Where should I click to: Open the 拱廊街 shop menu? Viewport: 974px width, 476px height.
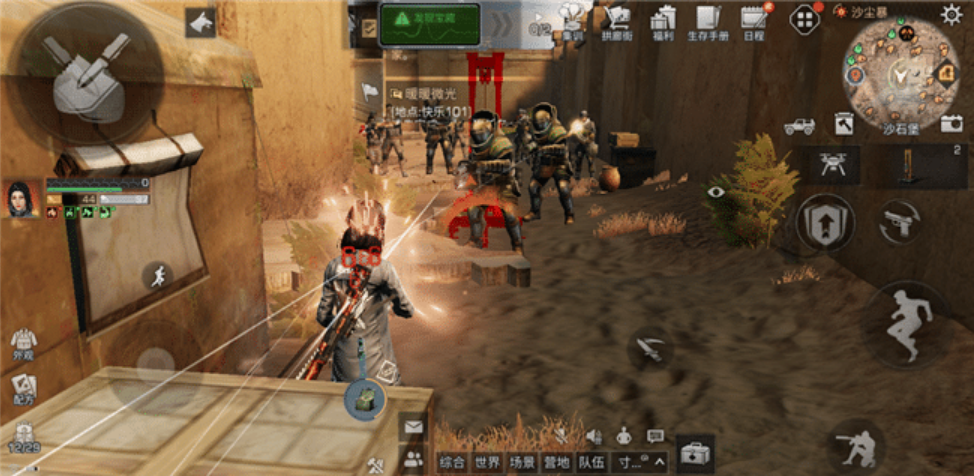click(618, 19)
